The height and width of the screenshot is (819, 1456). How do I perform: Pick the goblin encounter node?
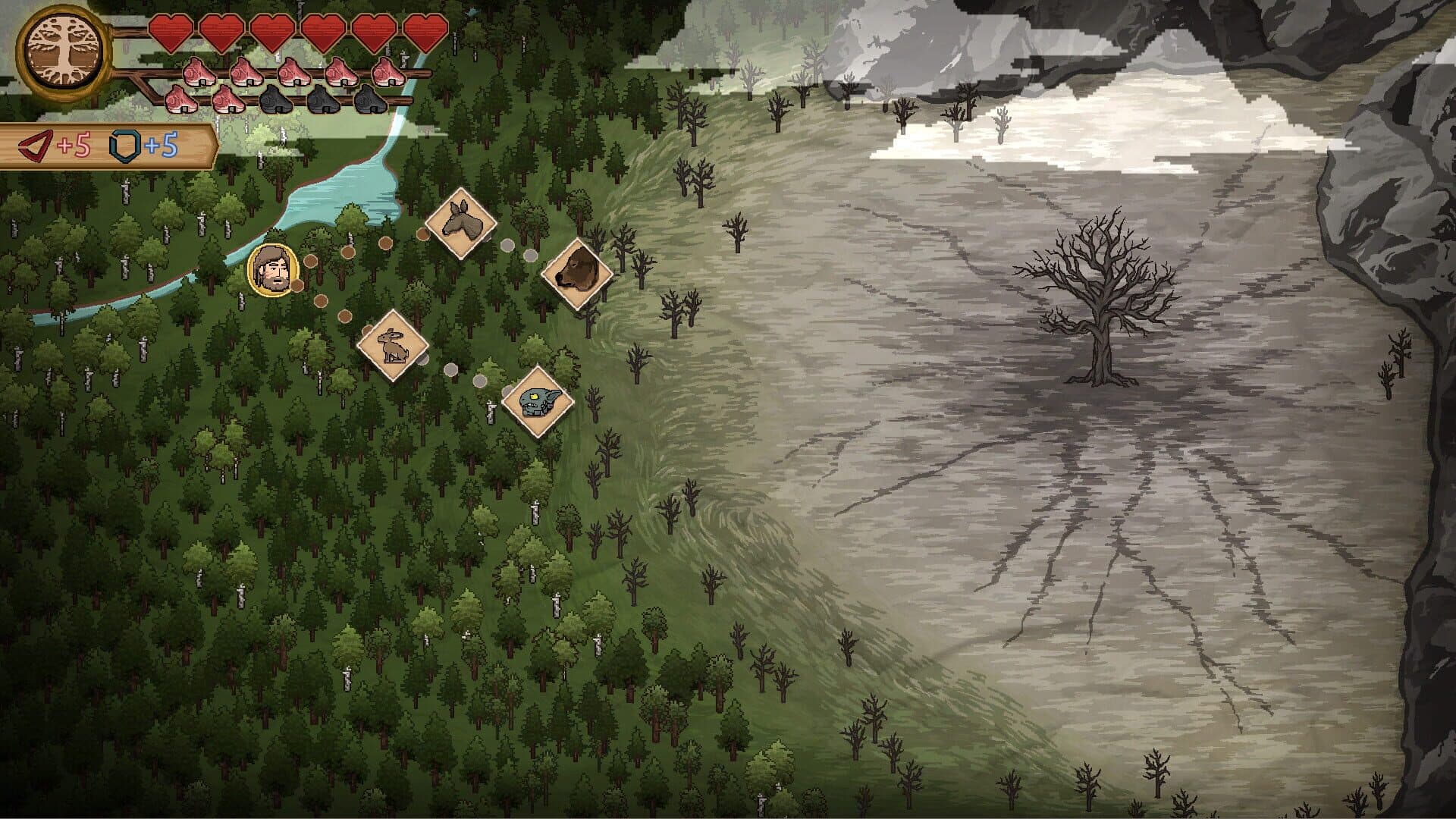[538, 401]
